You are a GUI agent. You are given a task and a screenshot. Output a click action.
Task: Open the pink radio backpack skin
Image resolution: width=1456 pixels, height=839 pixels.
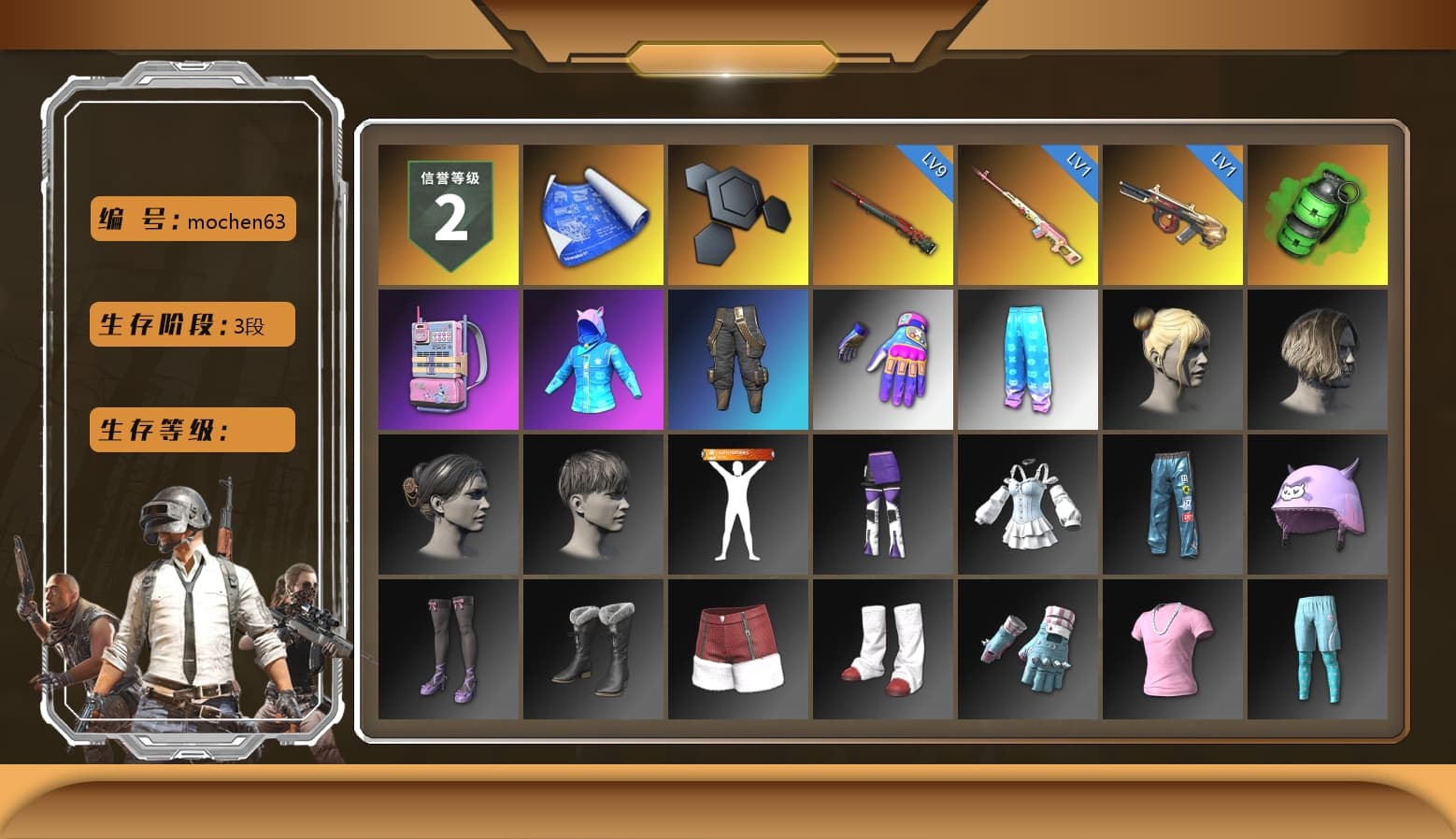(447, 360)
